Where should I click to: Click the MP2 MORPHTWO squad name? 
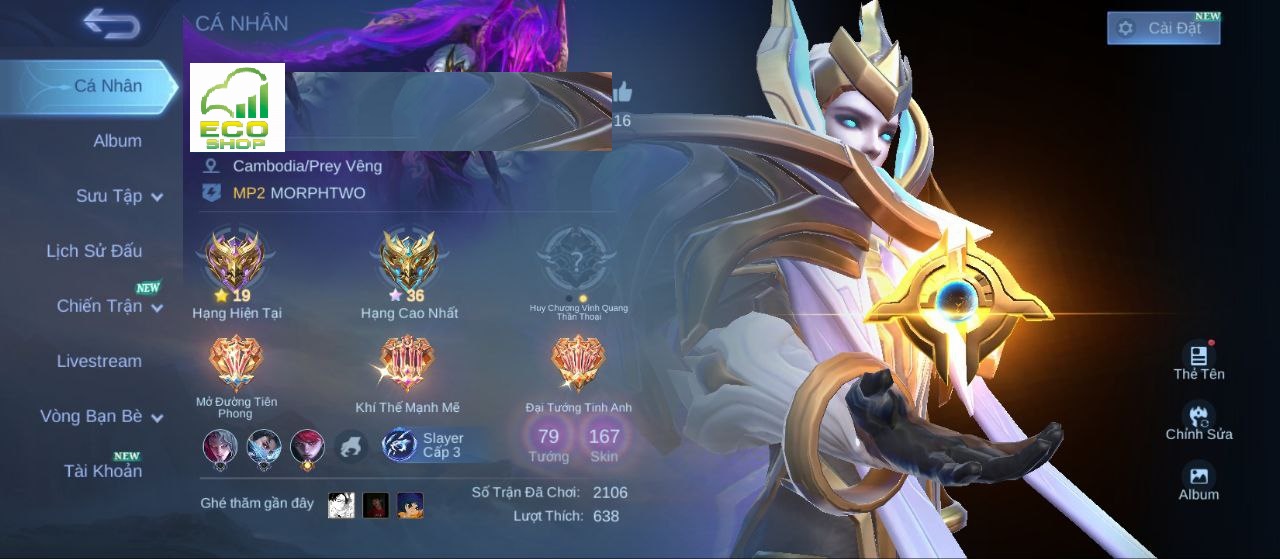tap(299, 193)
